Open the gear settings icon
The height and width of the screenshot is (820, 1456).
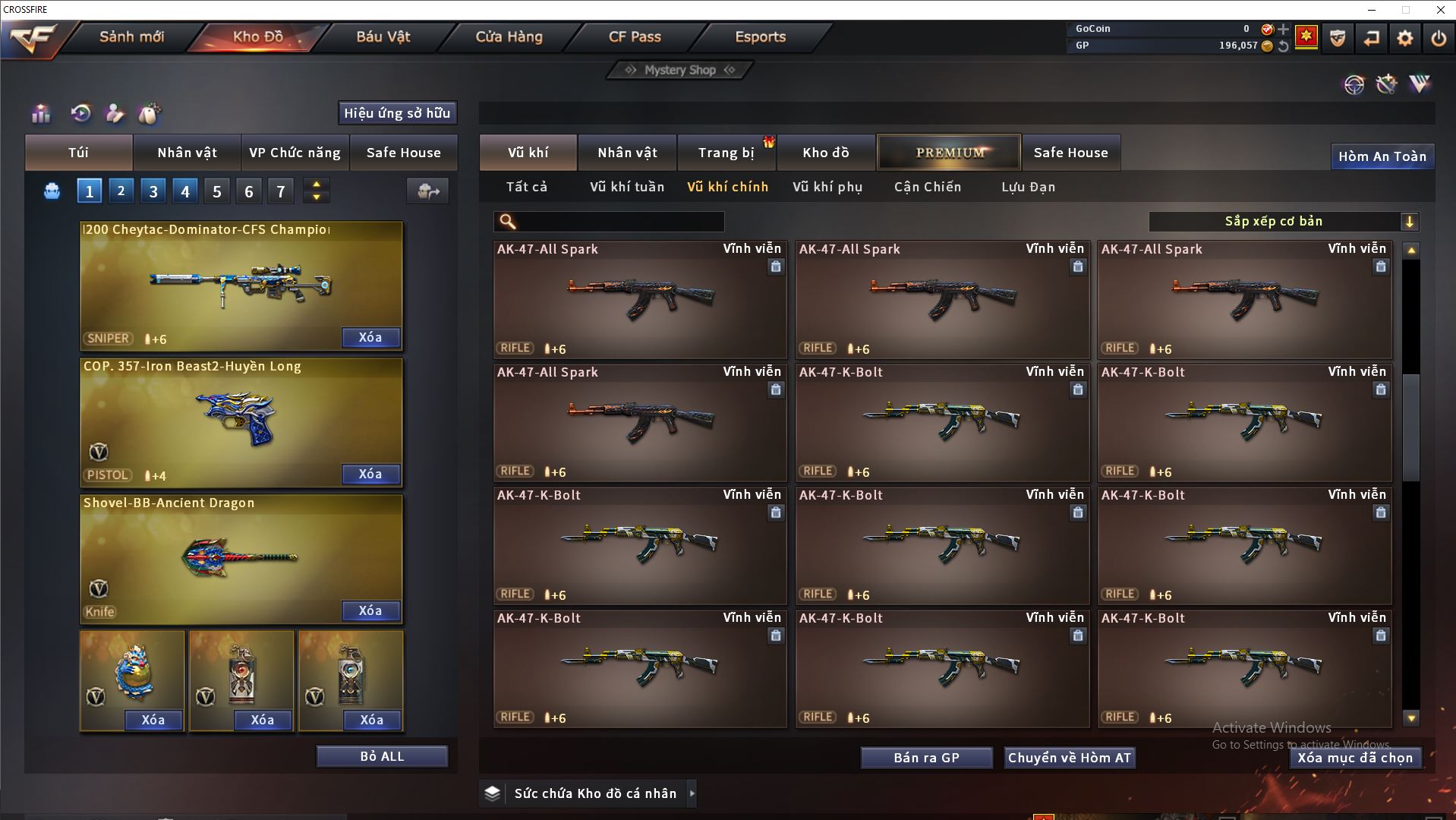(1404, 38)
